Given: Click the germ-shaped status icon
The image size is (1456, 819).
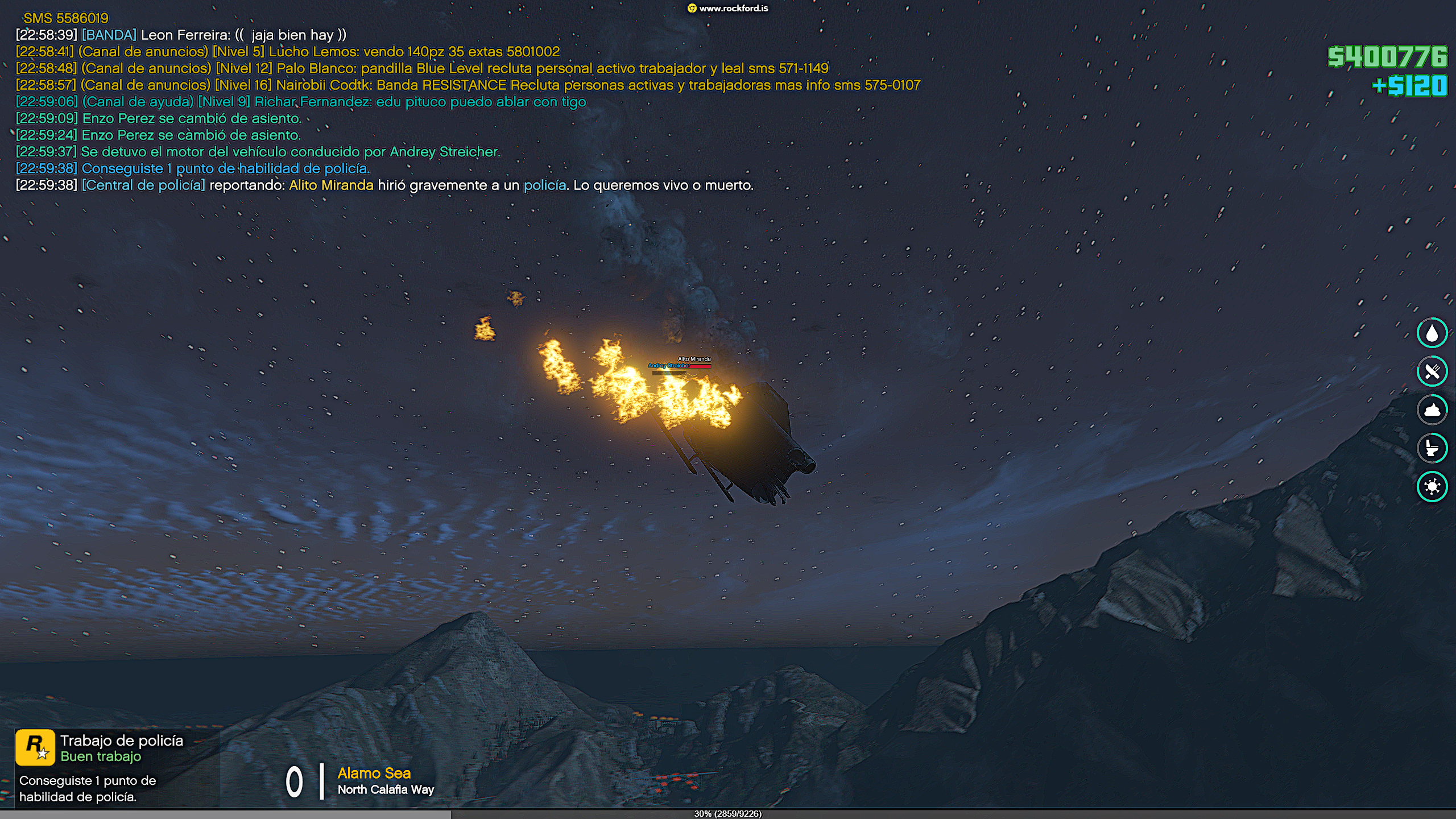Looking at the screenshot, I should pos(1432,486).
